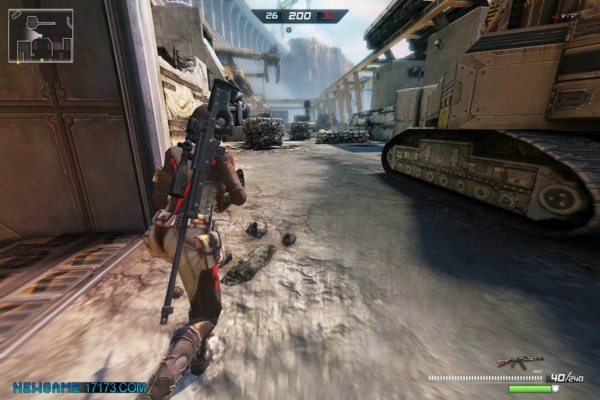Click the minimap
Screen dimensions: 600x400
(x=40, y=36)
